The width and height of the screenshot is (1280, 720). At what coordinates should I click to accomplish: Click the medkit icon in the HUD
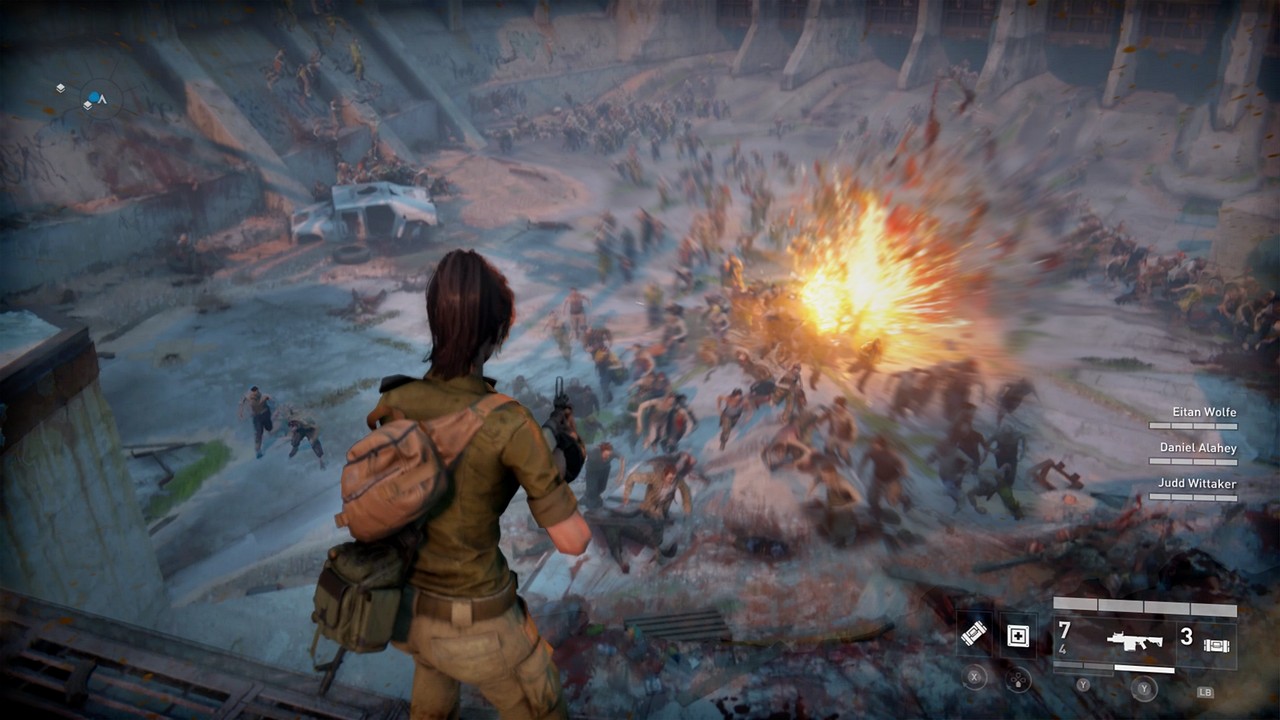pyautogui.click(x=1017, y=638)
